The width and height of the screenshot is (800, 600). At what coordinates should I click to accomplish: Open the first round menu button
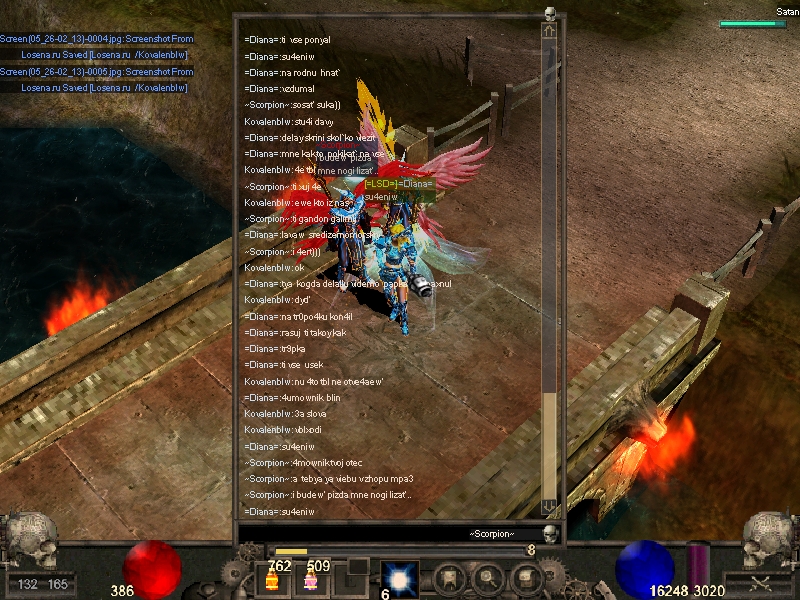(449, 579)
